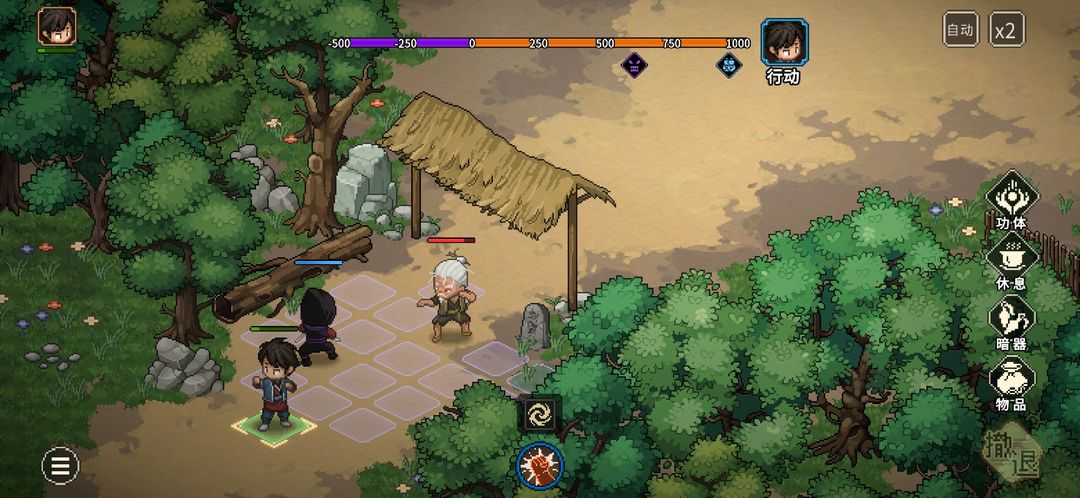Select the 行动 active character portrait

point(784,43)
